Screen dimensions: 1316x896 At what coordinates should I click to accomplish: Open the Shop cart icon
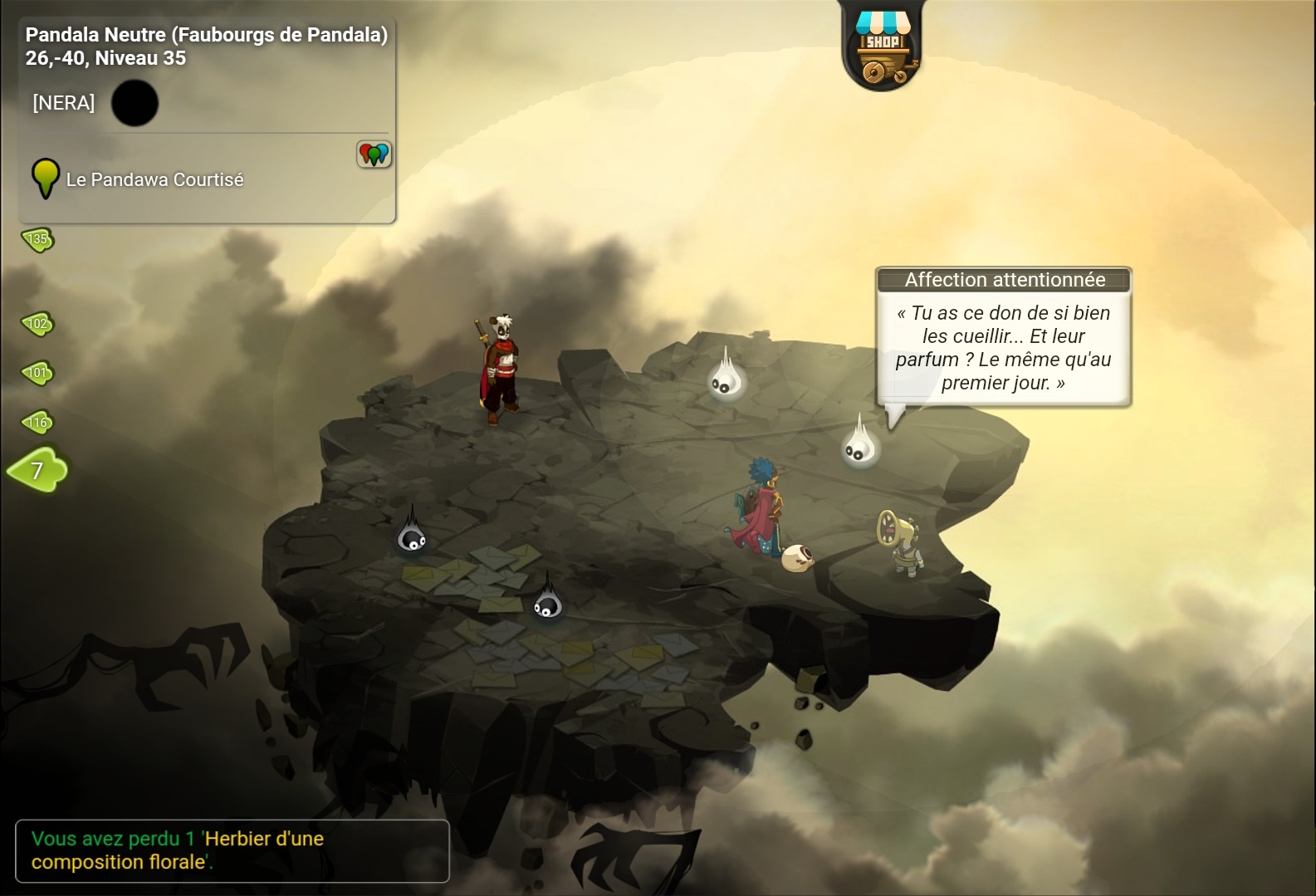tap(882, 50)
